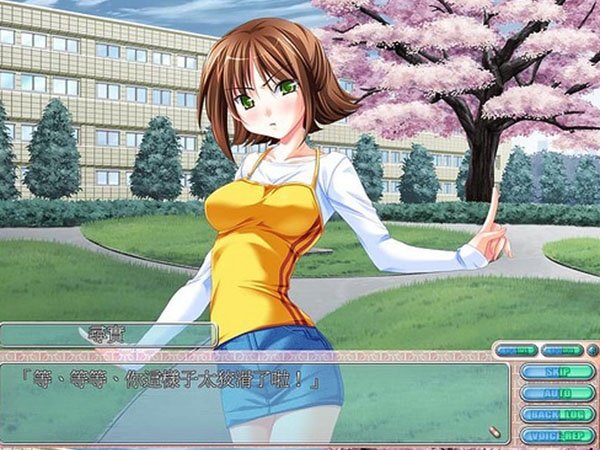Viewport: 600px width, 450px height.
Task: Click the small round button above SKIP
Action: pos(593,351)
